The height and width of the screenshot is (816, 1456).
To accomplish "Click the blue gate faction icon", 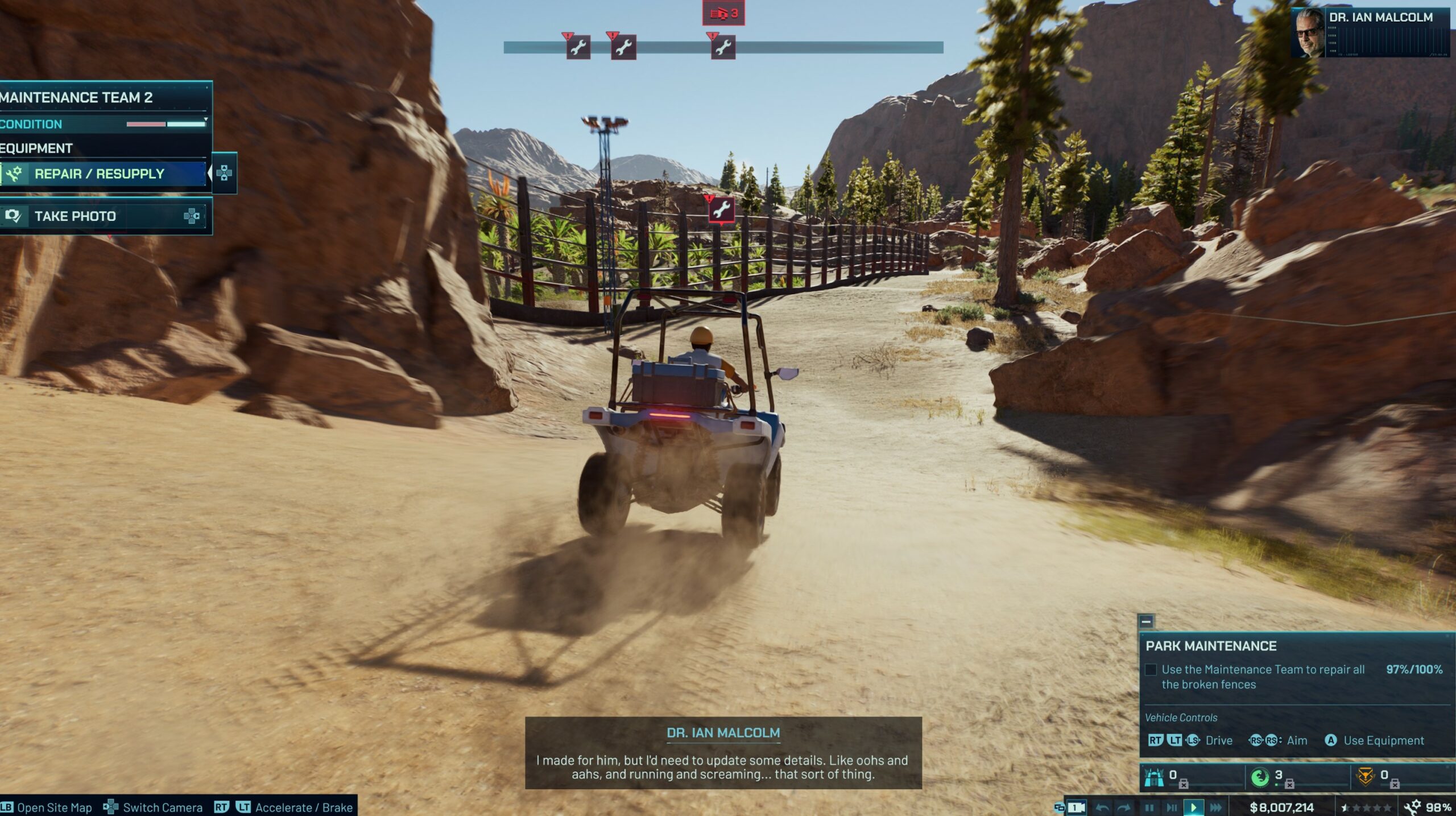I will pos(1154,777).
